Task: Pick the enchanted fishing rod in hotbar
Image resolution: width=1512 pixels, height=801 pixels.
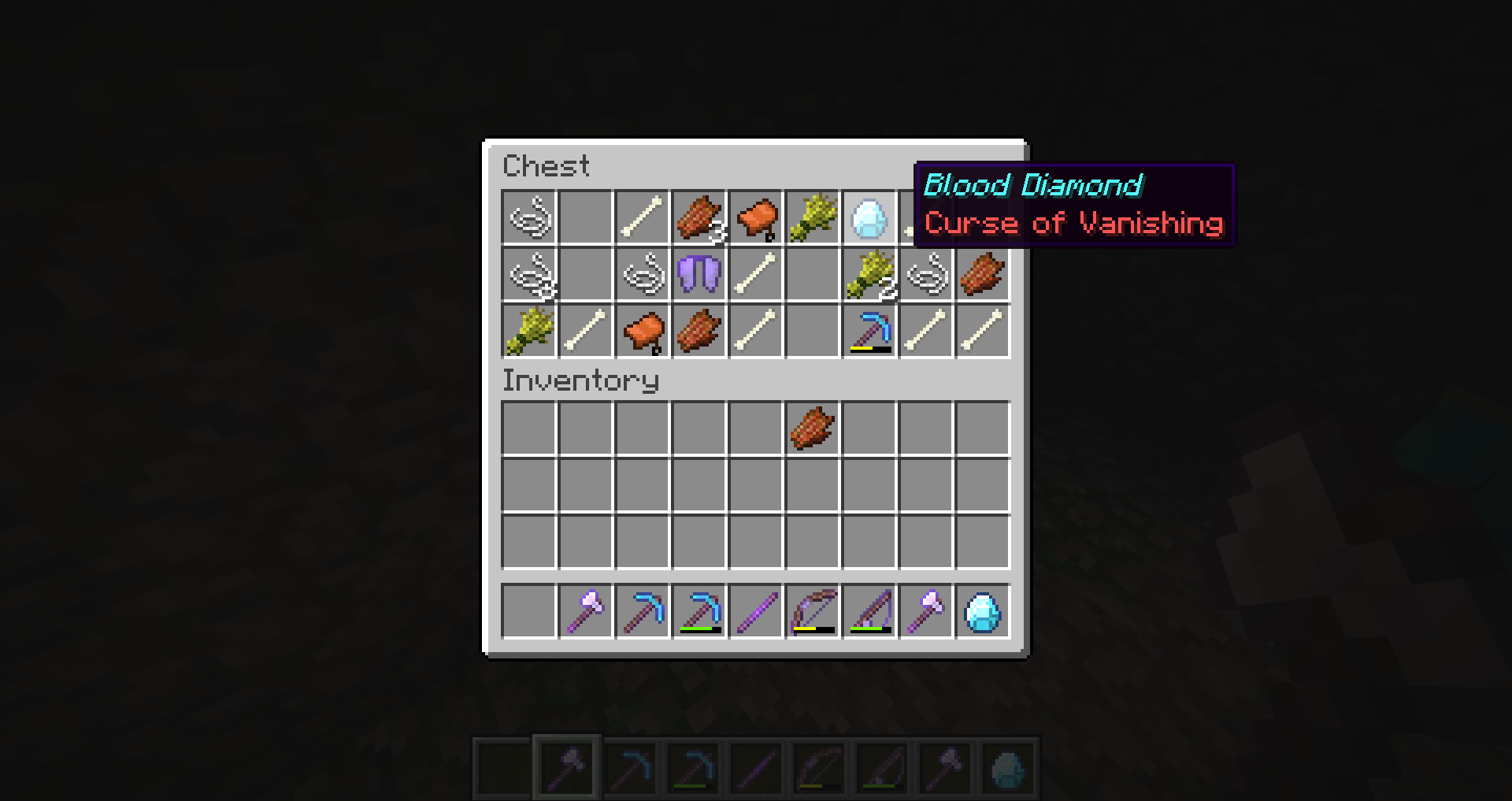Action: (x=868, y=613)
